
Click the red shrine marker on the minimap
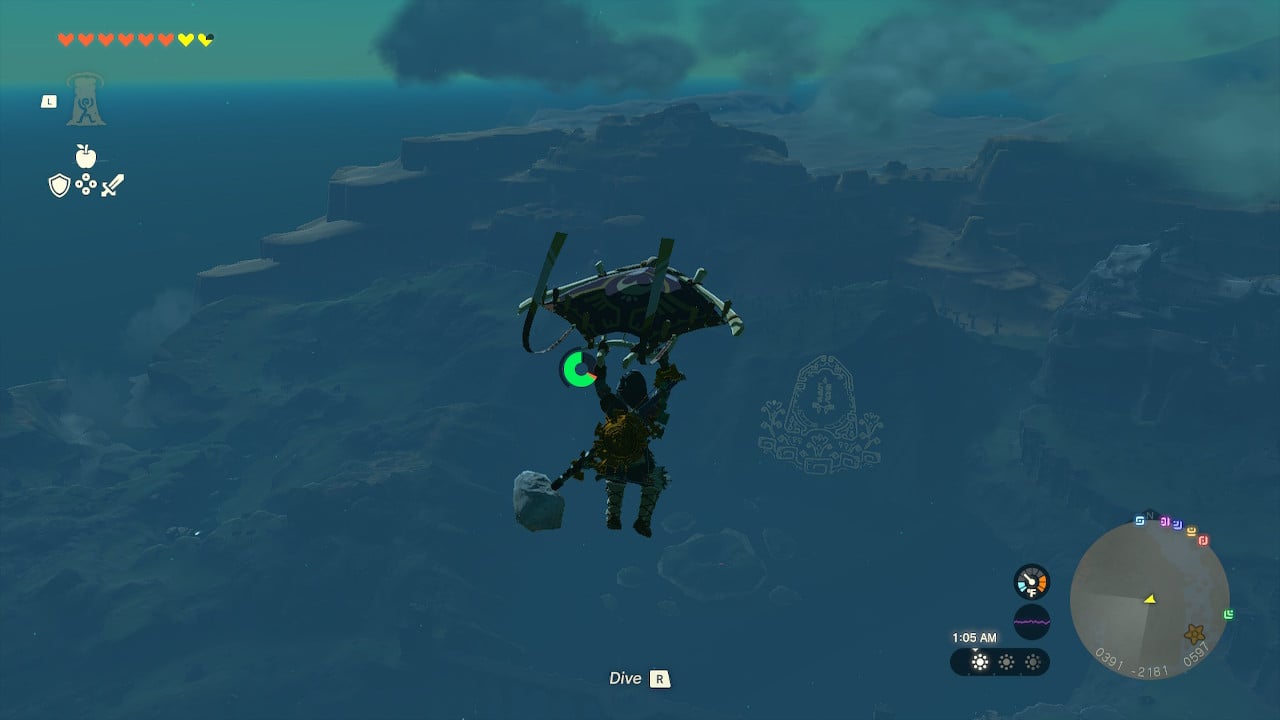pyautogui.click(x=1203, y=541)
